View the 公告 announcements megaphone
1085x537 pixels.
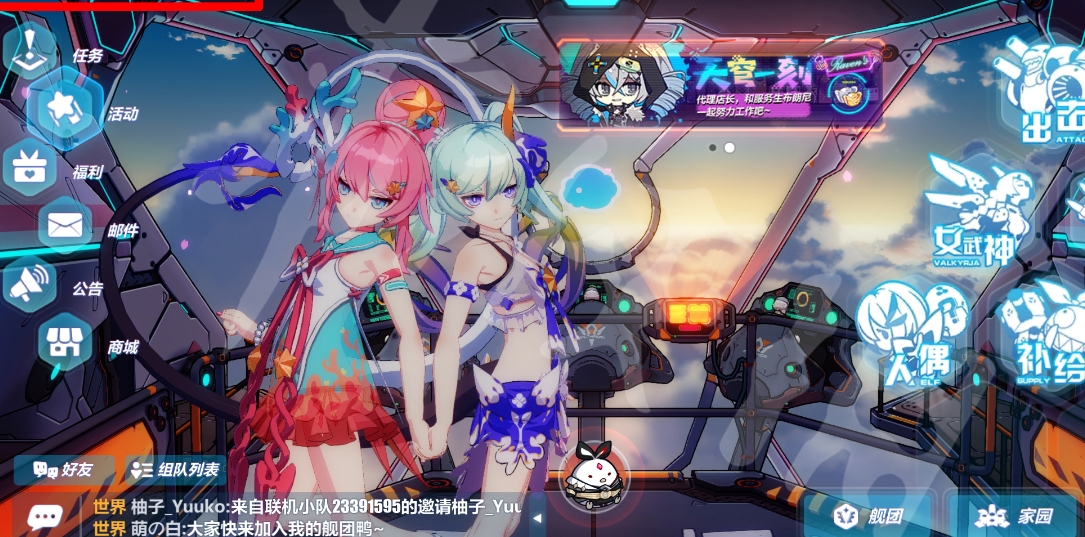[30, 284]
